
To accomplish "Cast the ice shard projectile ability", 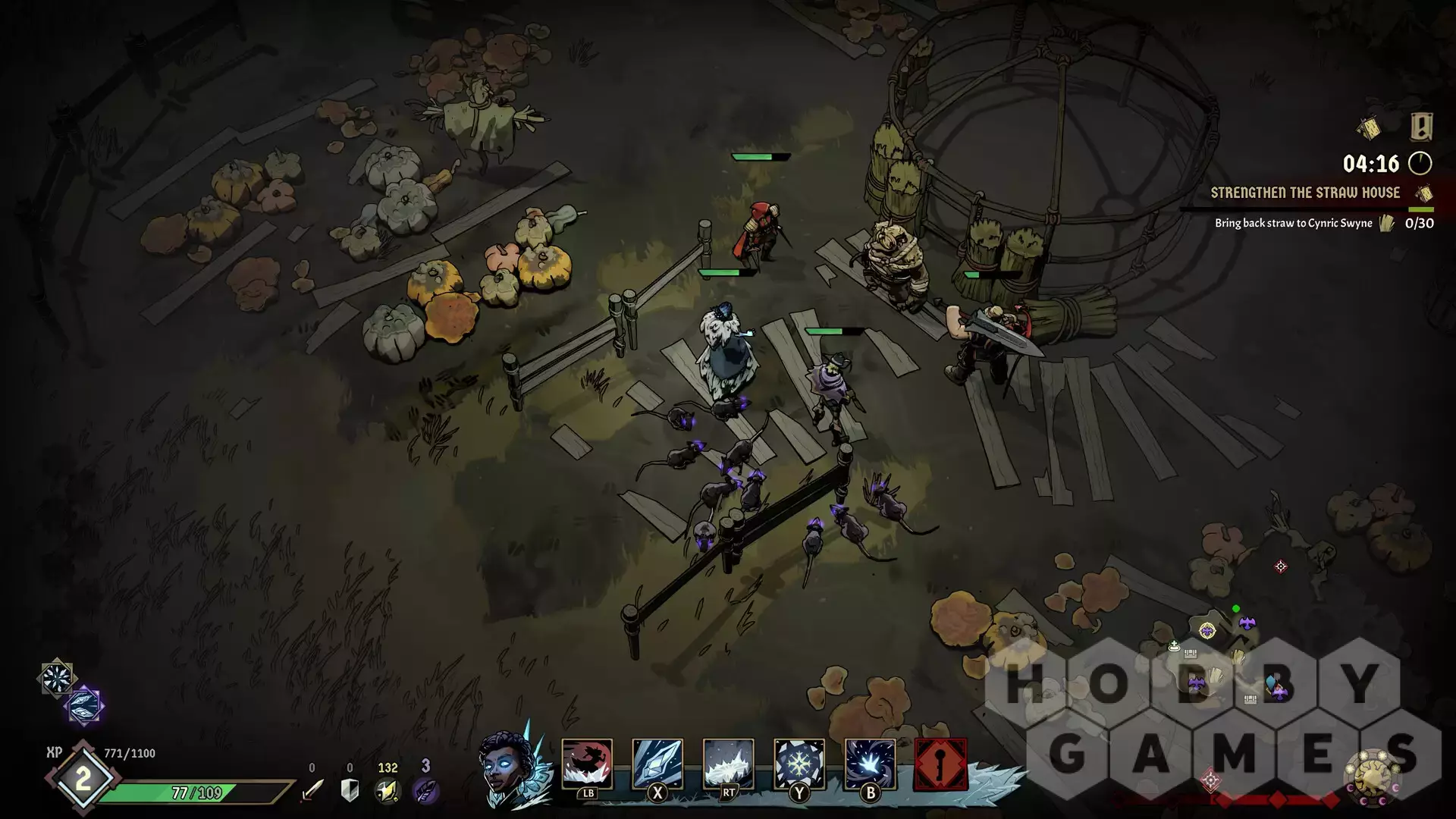I will click(657, 764).
